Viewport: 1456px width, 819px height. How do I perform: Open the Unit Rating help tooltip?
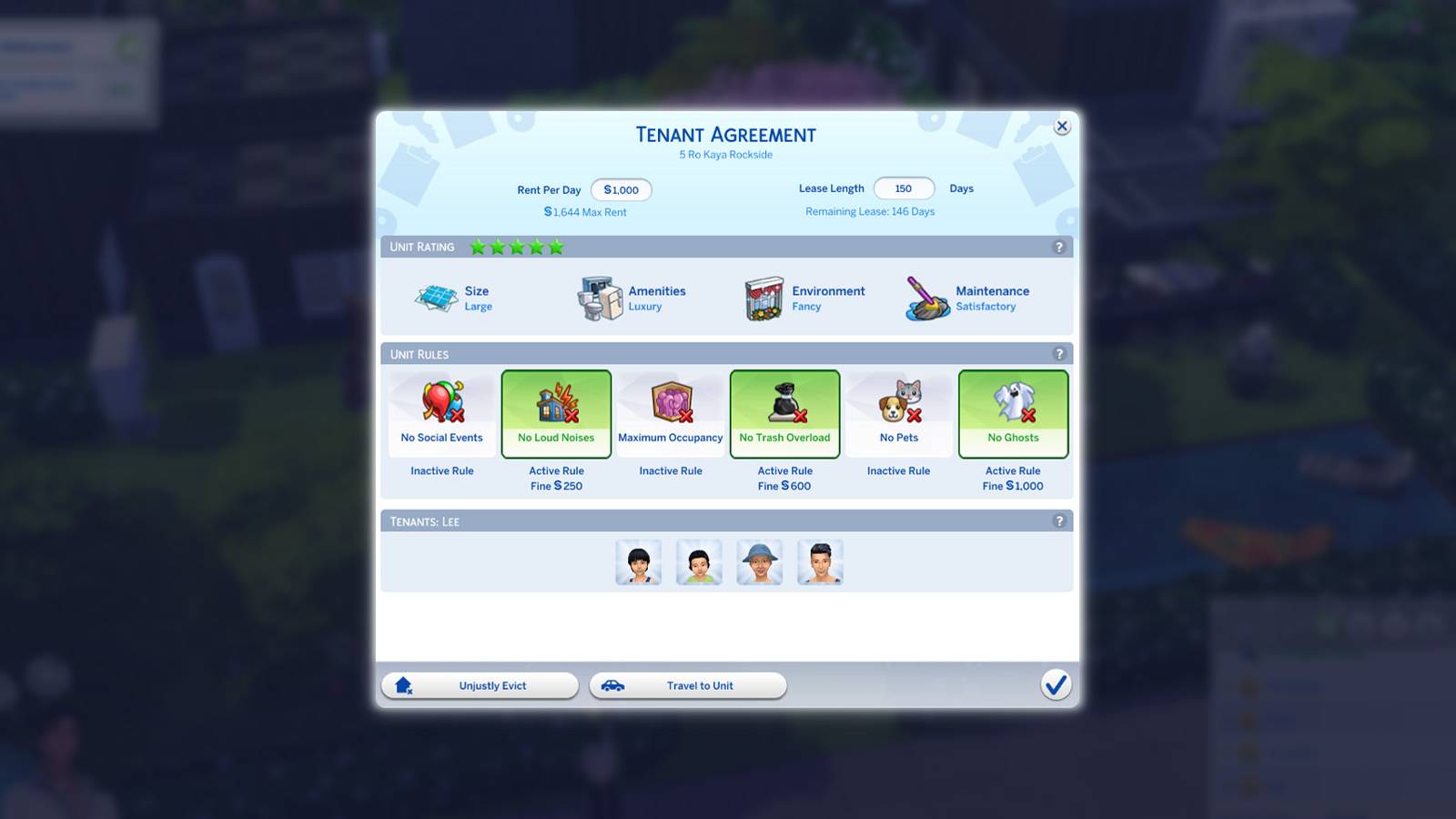tap(1057, 247)
